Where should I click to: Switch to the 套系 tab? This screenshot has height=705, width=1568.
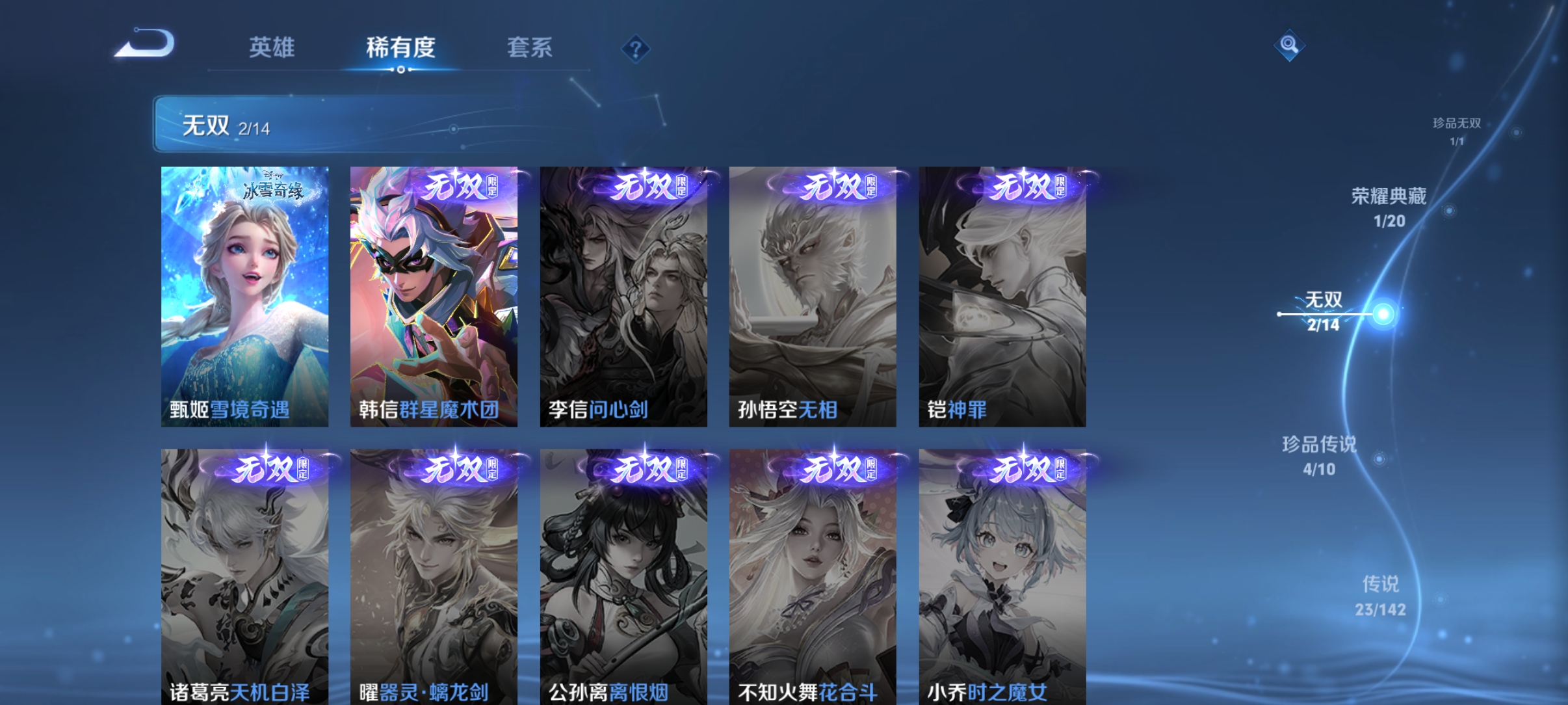point(530,47)
